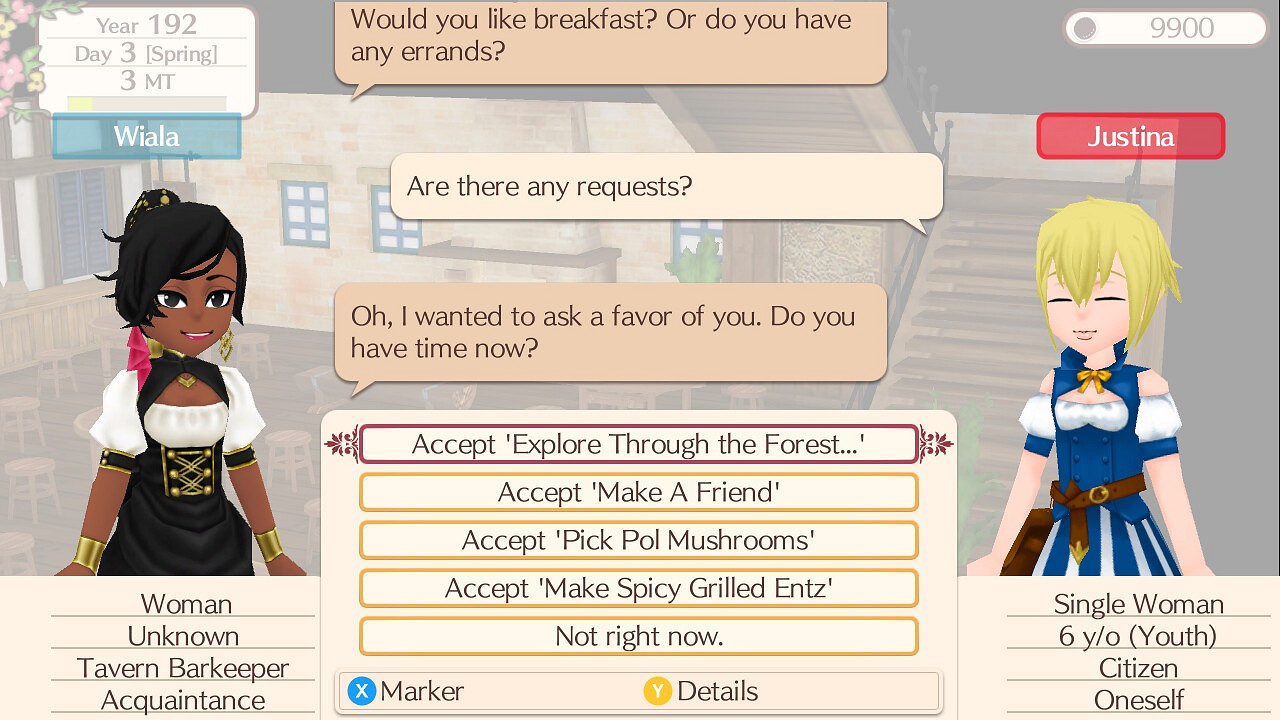Accept 'Make Spicy Grilled Entz' request
Screen dimensions: 1280x720
coord(639,588)
